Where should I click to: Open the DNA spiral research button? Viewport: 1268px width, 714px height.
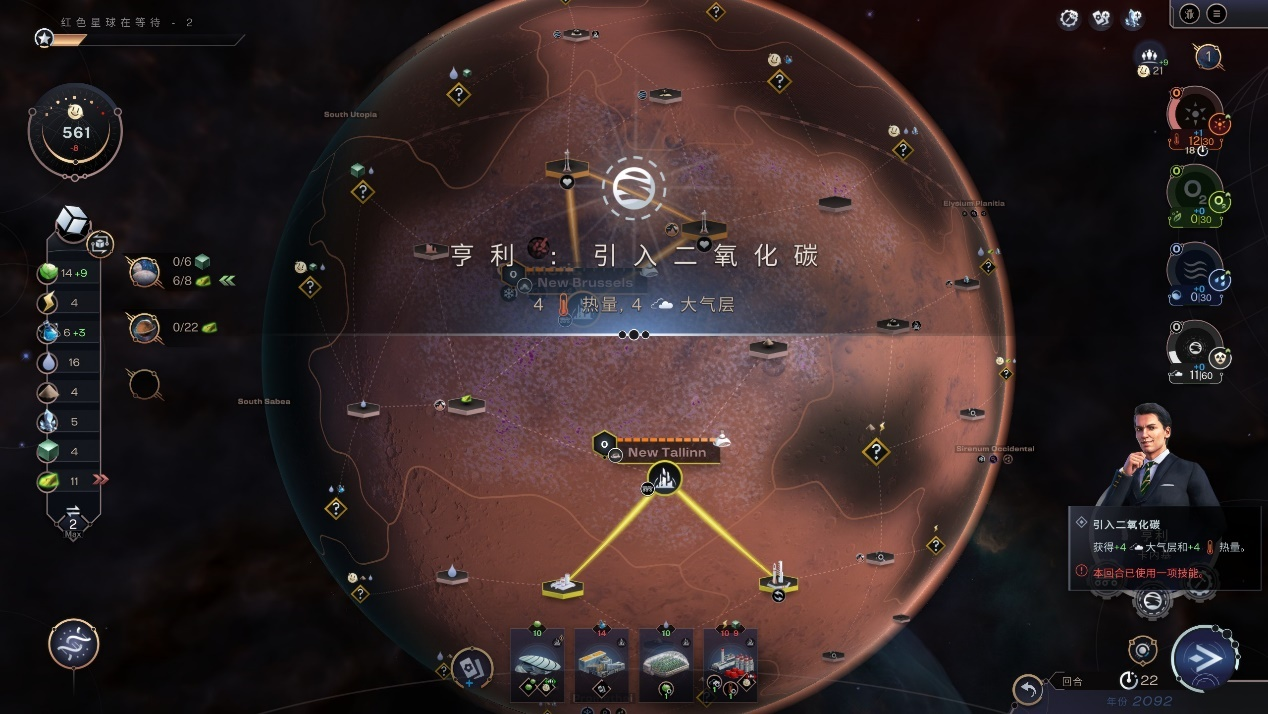tap(73, 643)
